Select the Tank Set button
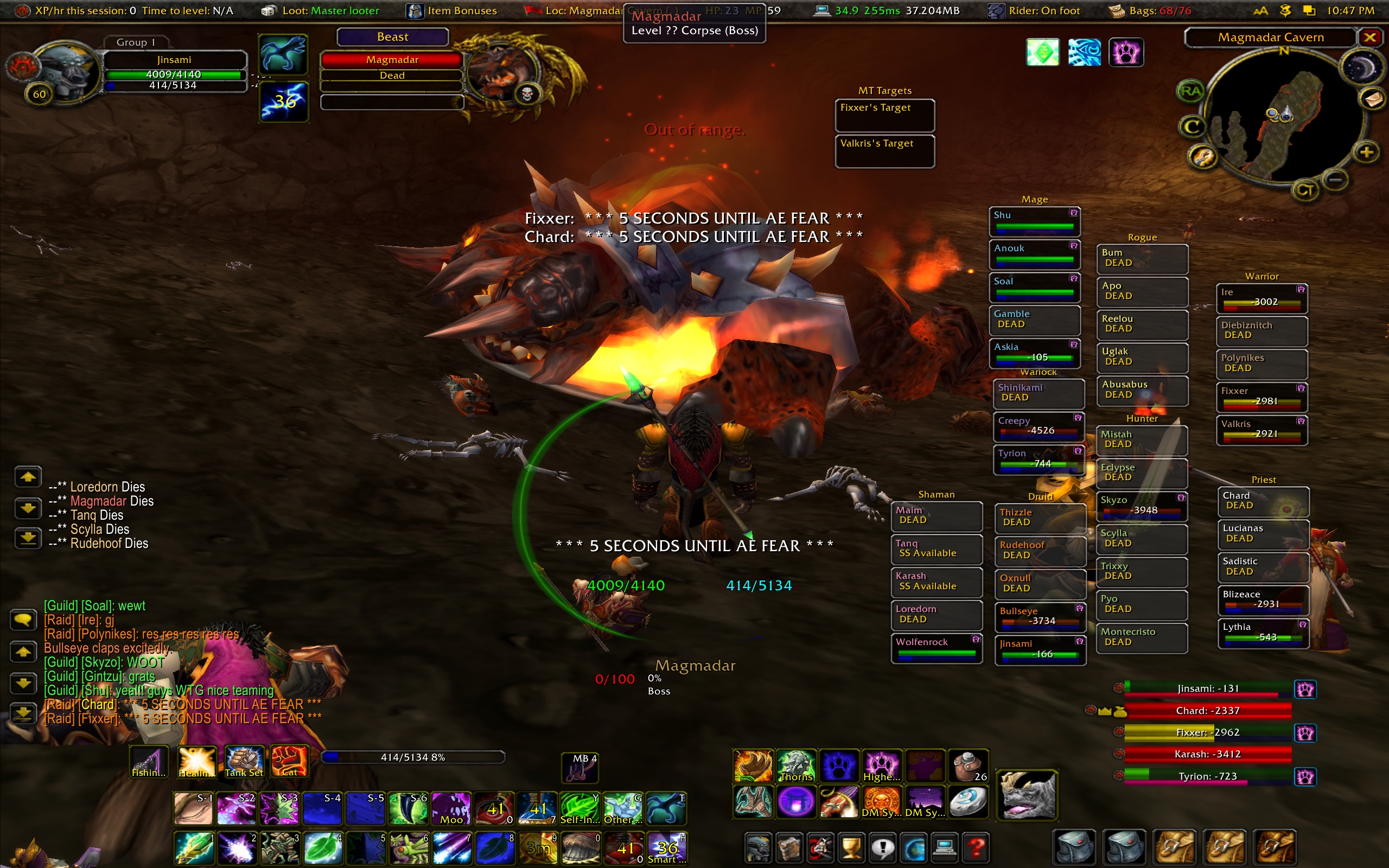 point(244,762)
